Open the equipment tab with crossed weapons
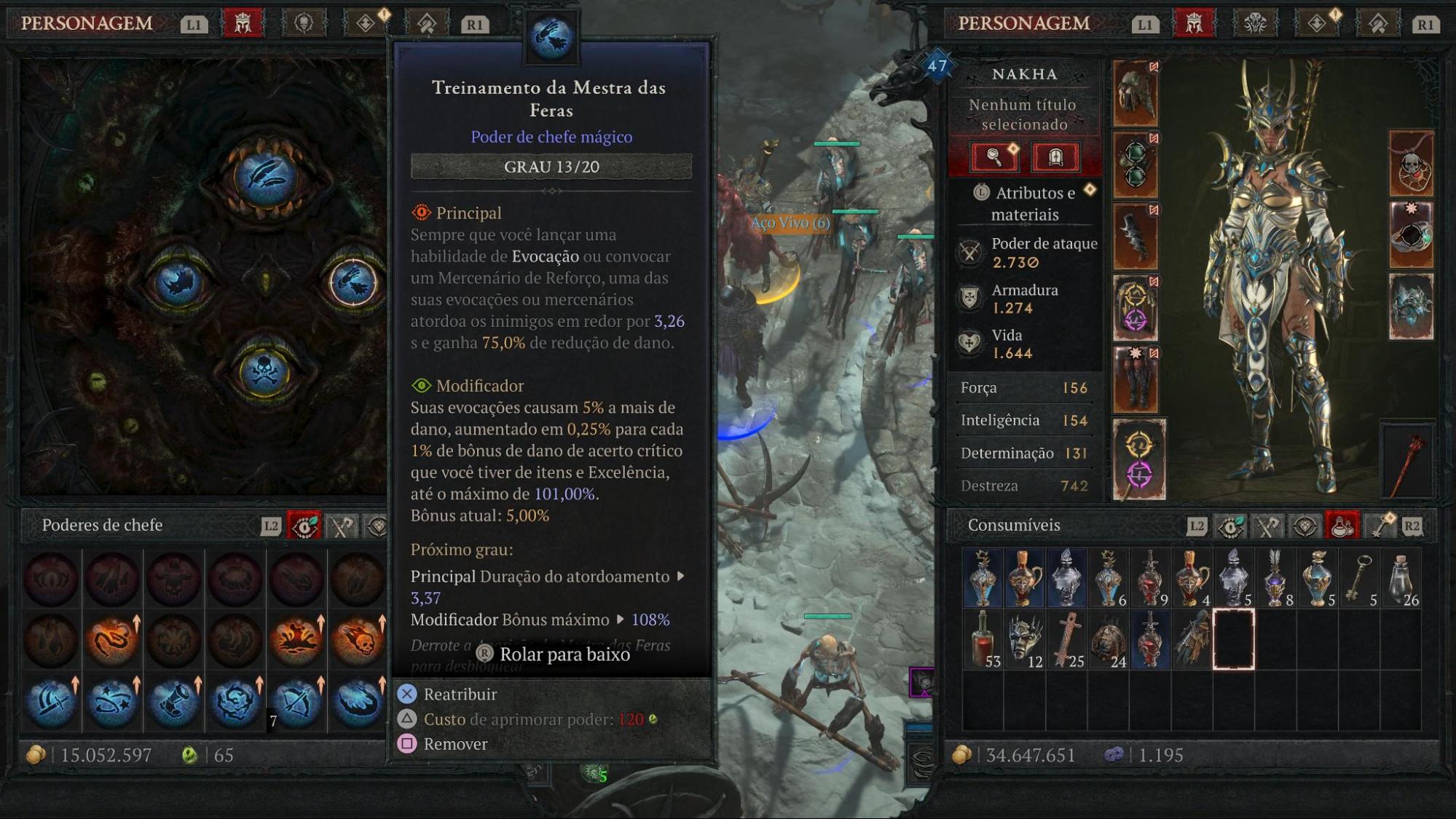Image resolution: width=1456 pixels, height=819 pixels. click(1268, 526)
